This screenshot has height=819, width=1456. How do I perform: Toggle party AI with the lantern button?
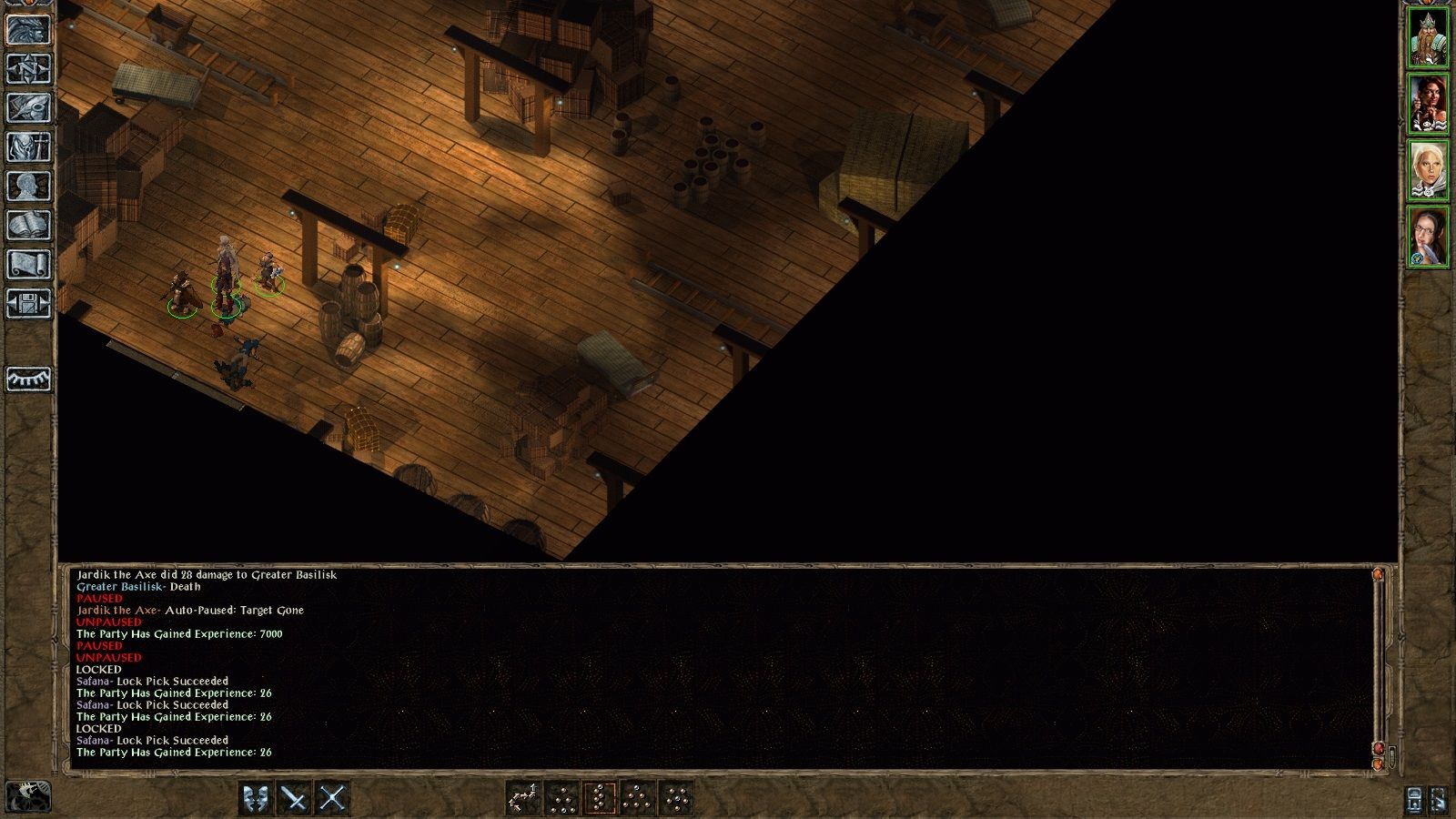[1414, 798]
